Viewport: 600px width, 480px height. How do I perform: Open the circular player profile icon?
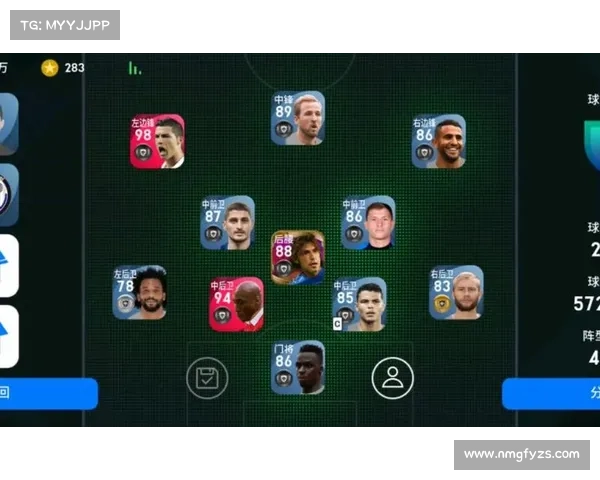click(392, 378)
